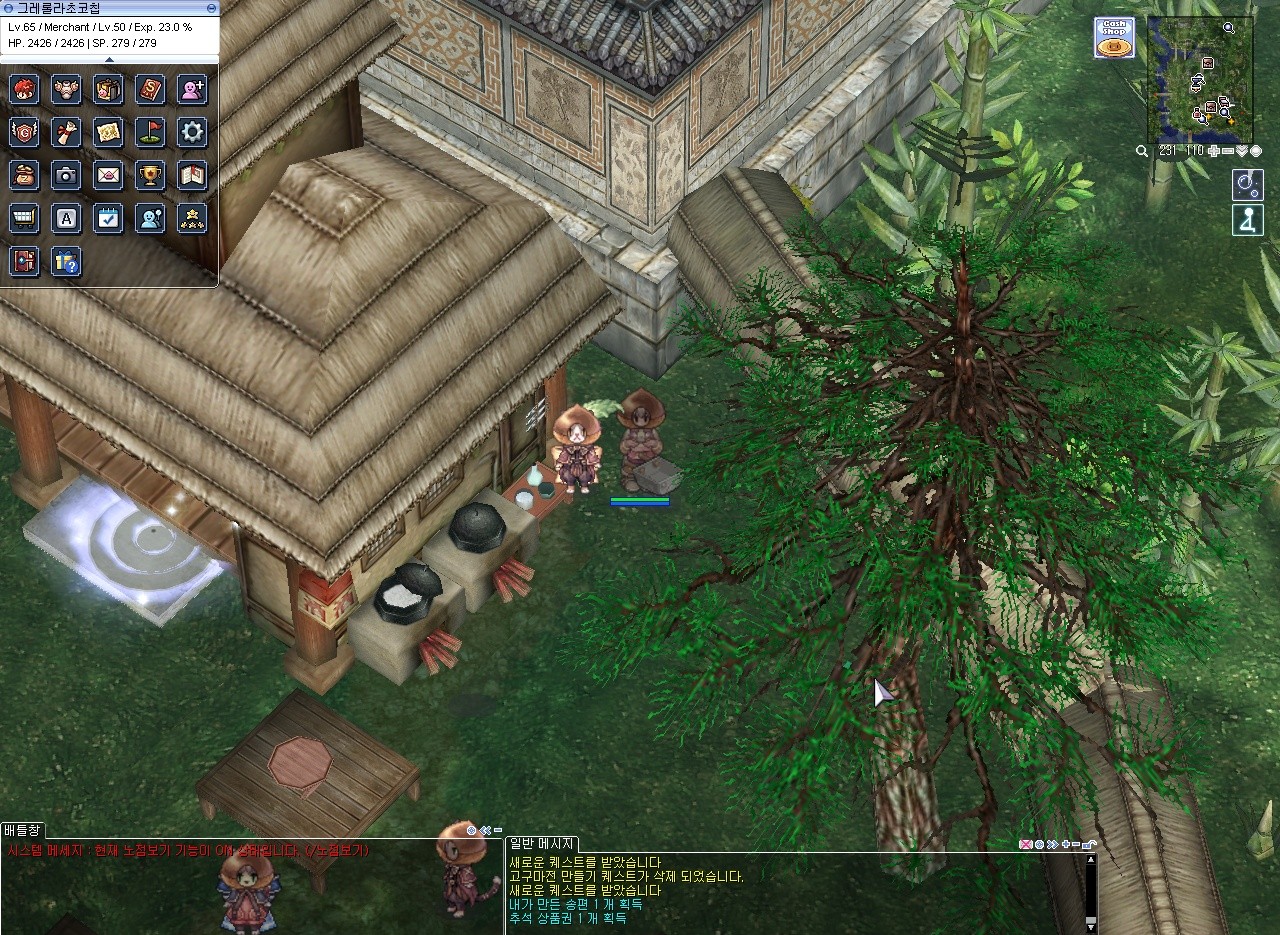Open the zeny money bag icon
This screenshot has width=1280, height=935.
tap(24, 175)
